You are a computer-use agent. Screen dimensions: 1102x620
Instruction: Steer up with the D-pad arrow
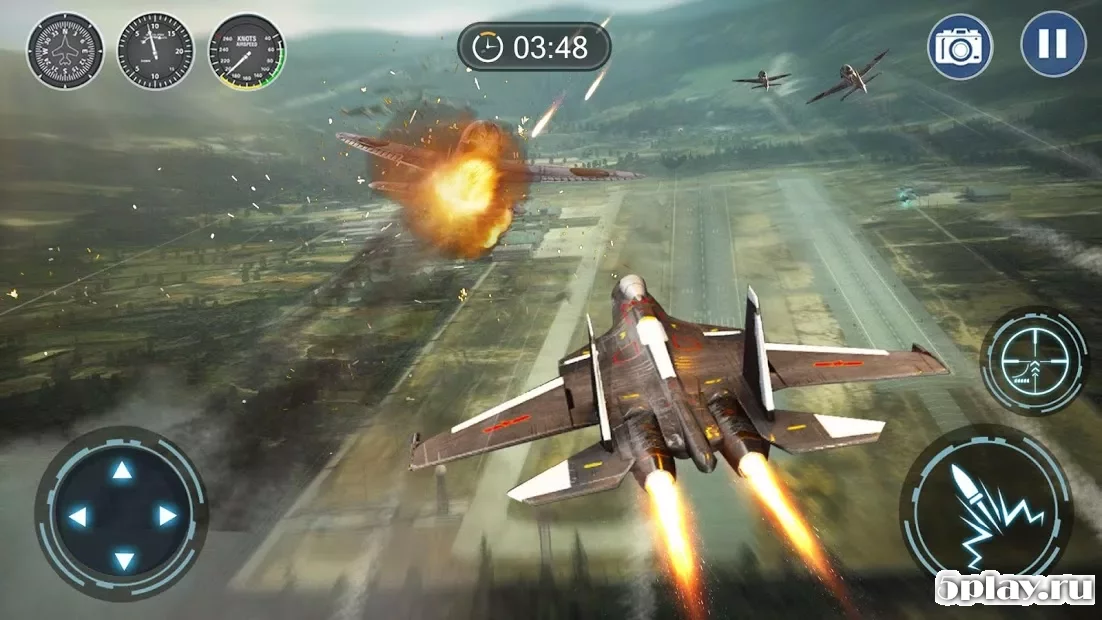coord(122,470)
